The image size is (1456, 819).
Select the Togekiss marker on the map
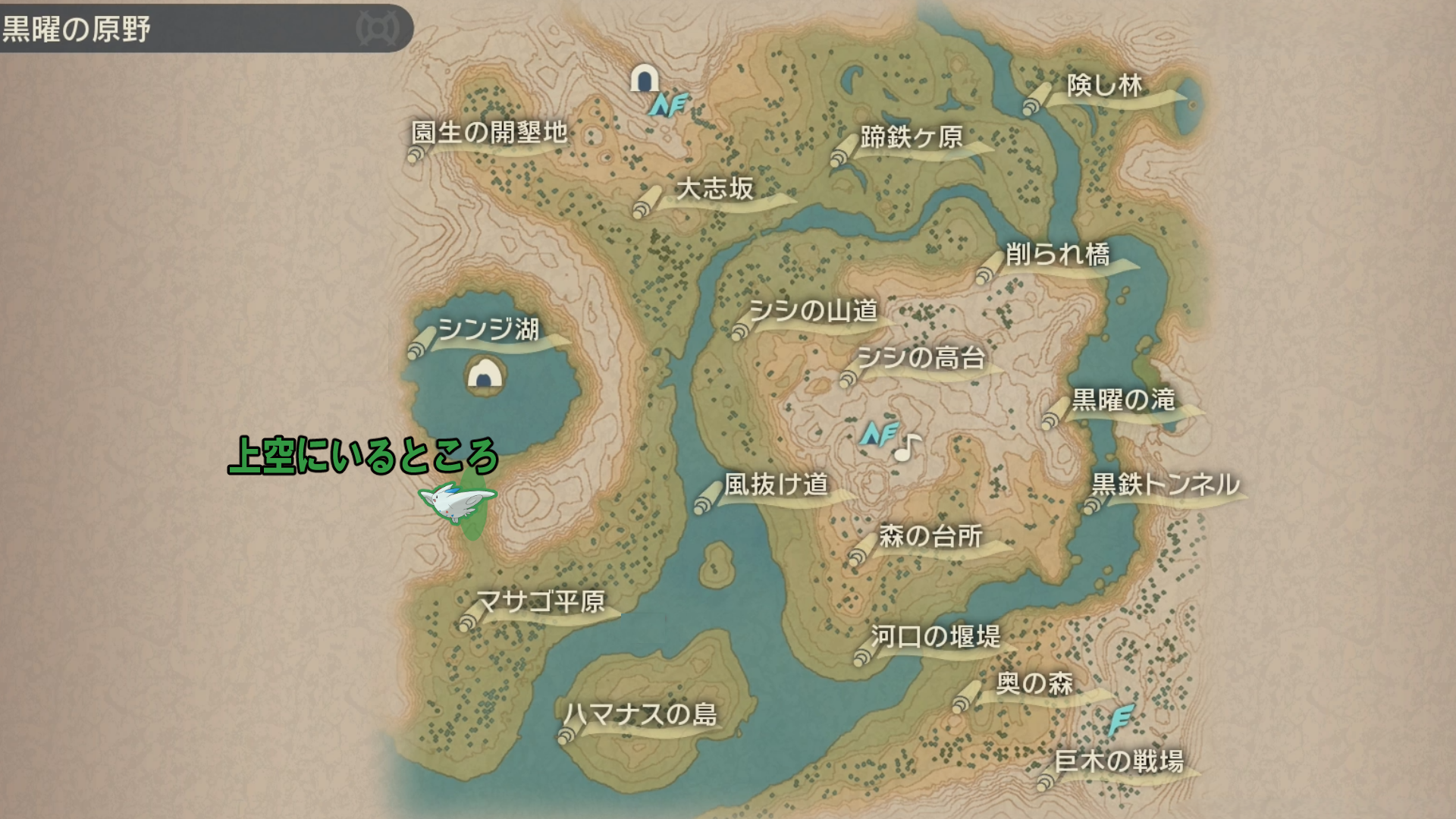click(457, 502)
